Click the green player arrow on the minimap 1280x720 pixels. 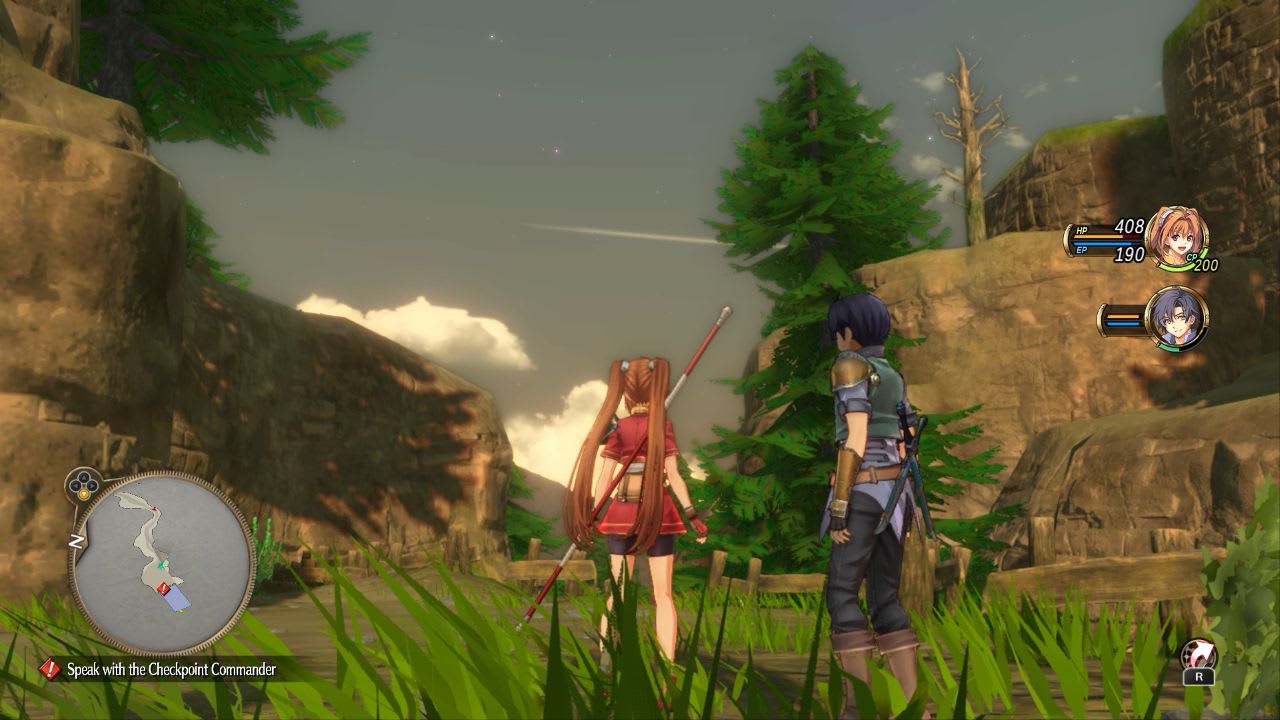click(161, 566)
